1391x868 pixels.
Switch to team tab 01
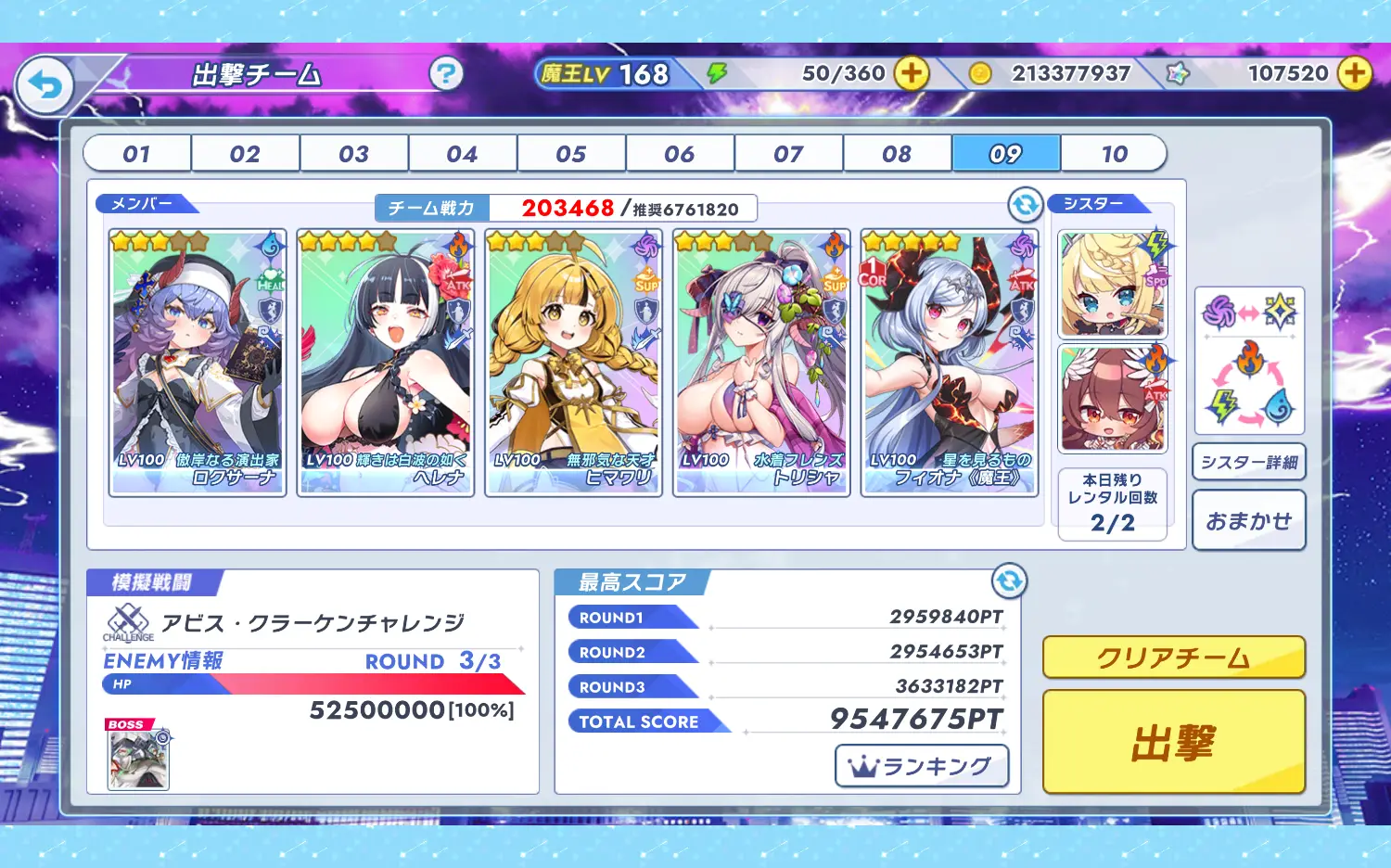point(137,154)
